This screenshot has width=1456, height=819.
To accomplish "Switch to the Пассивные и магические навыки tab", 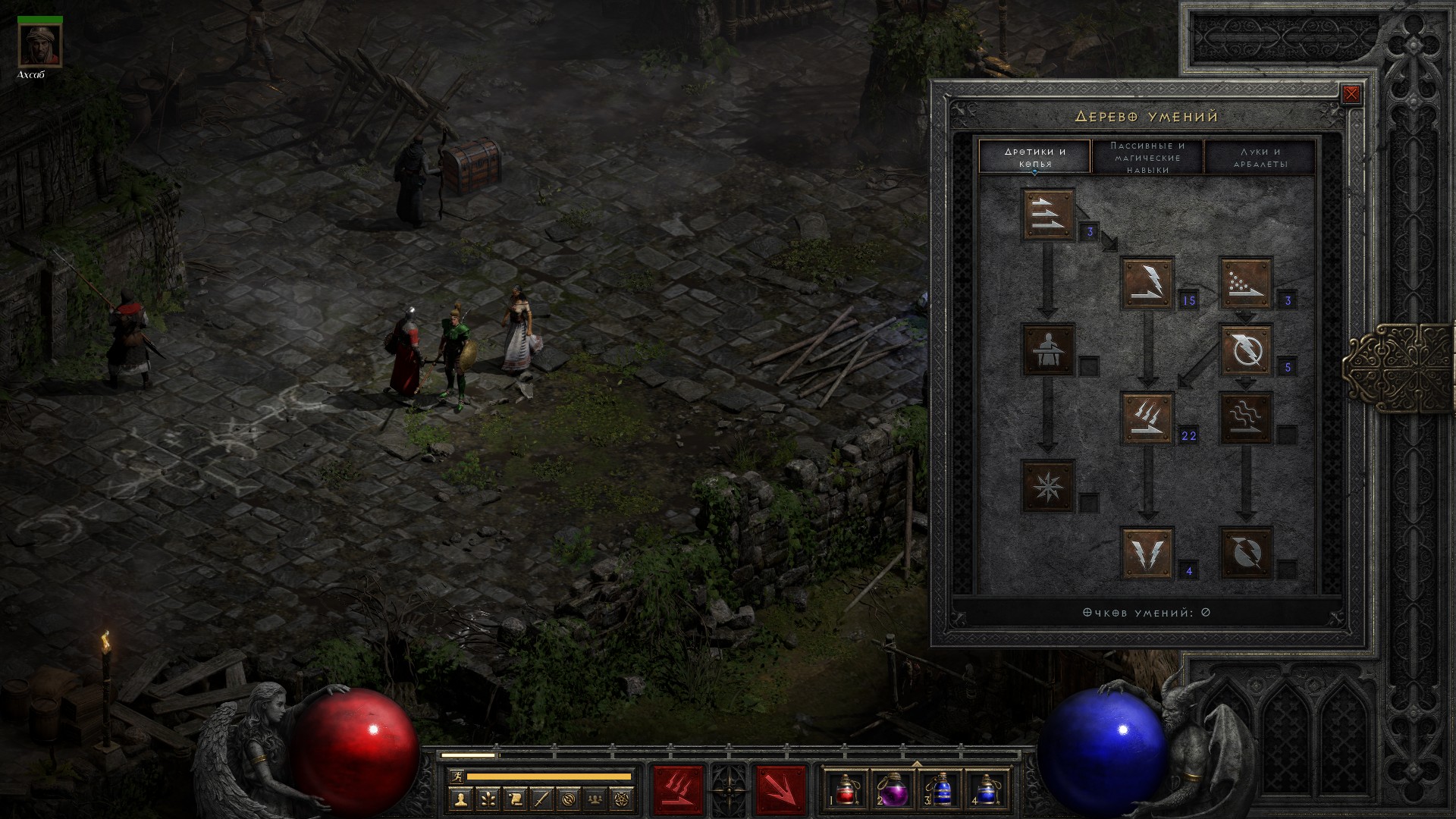I will [x=1147, y=158].
